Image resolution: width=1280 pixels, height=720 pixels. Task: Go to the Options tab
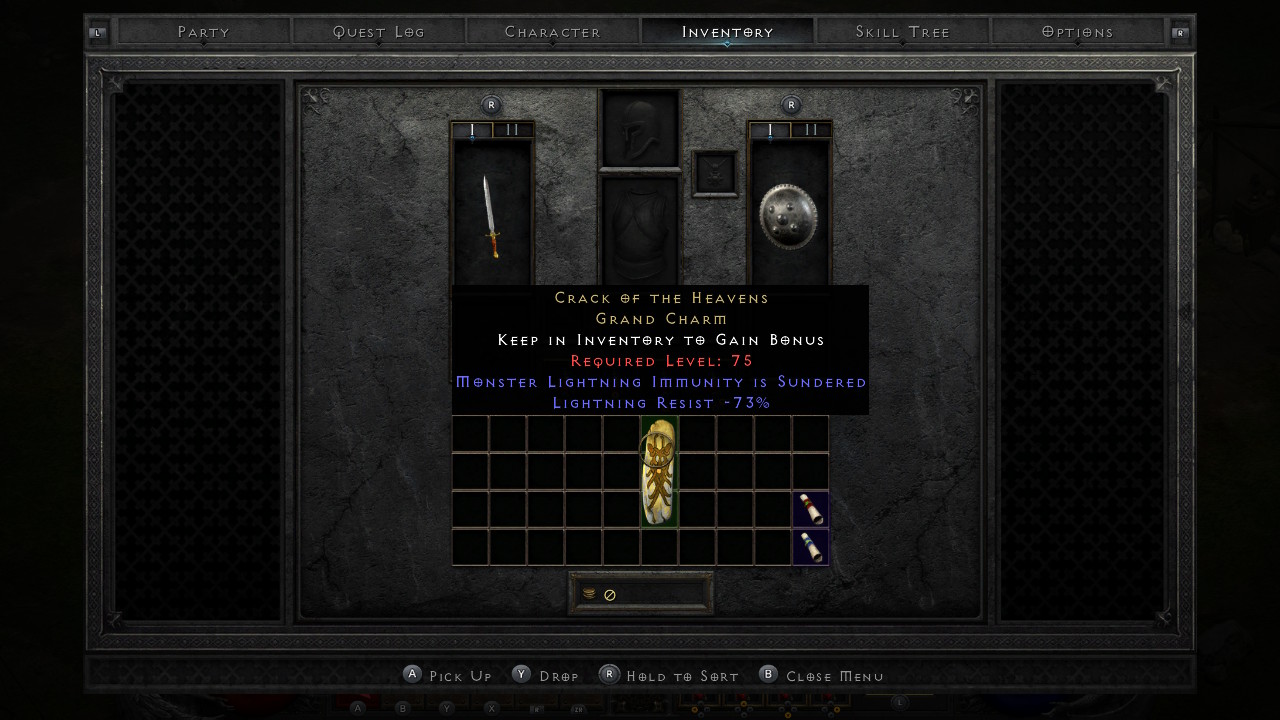coord(1077,32)
